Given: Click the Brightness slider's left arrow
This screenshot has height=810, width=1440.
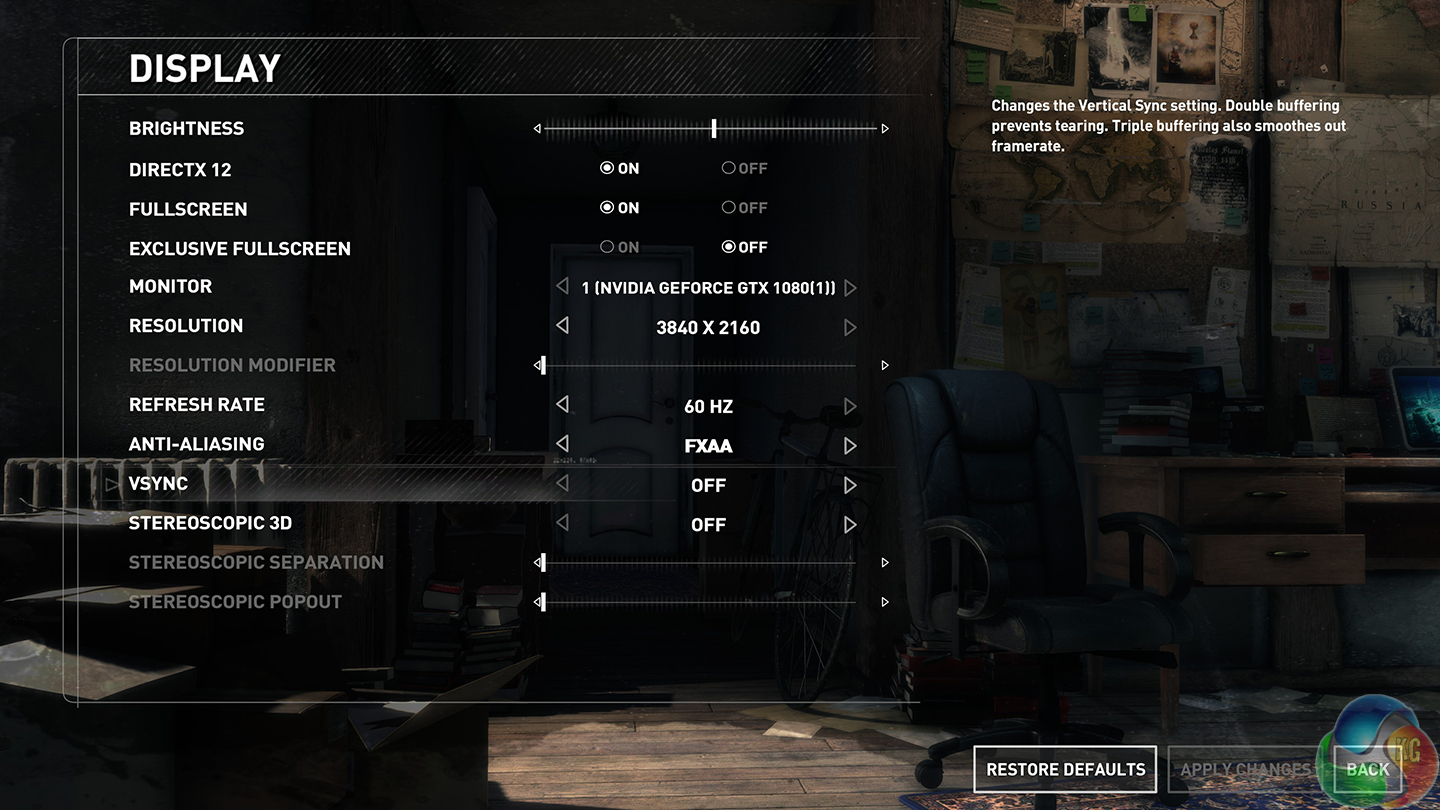Looking at the screenshot, I should [537, 128].
